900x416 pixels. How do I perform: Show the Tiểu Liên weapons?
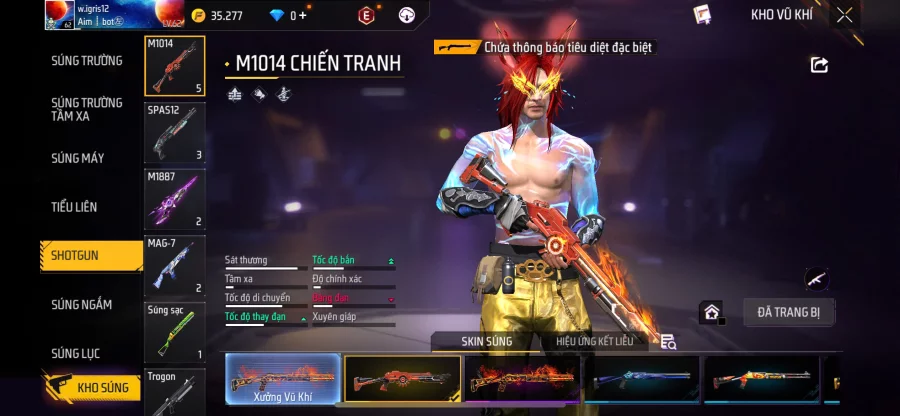point(74,207)
